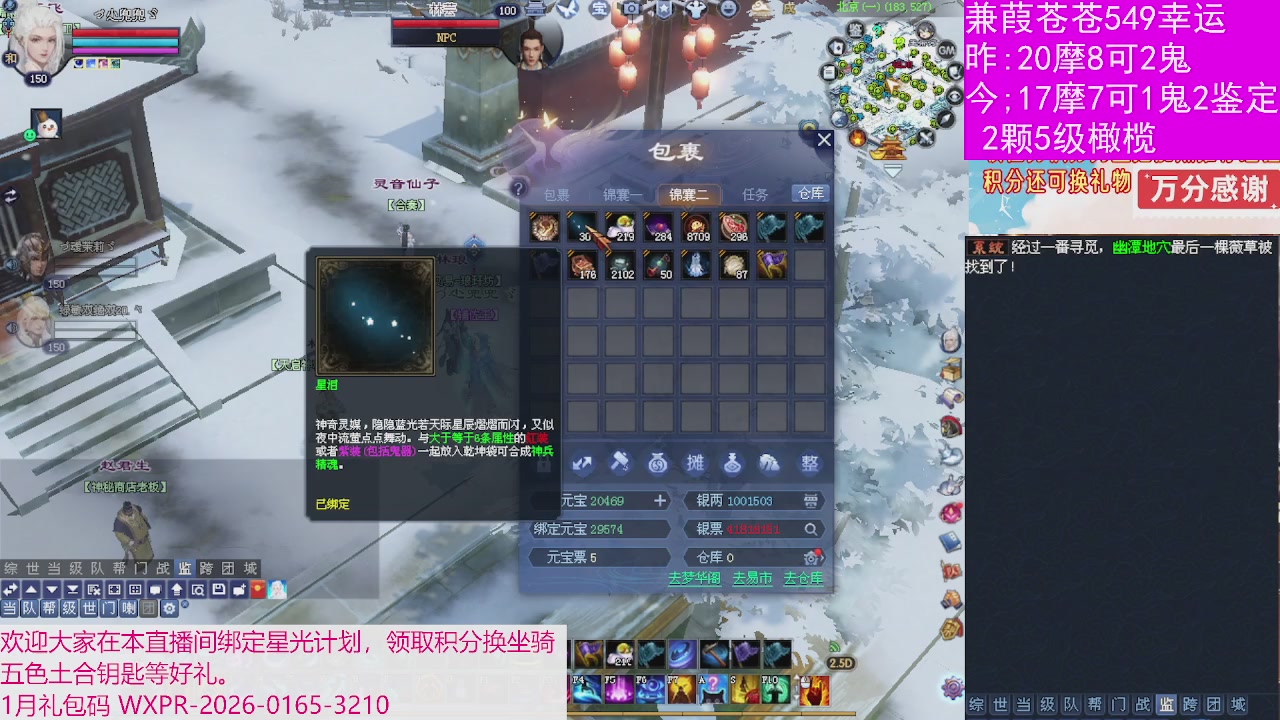Screen dimensions: 1280x720
Task: Open the 摊 stall icon in the inventory panel
Action: pyautogui.click(x=695, y=463)
